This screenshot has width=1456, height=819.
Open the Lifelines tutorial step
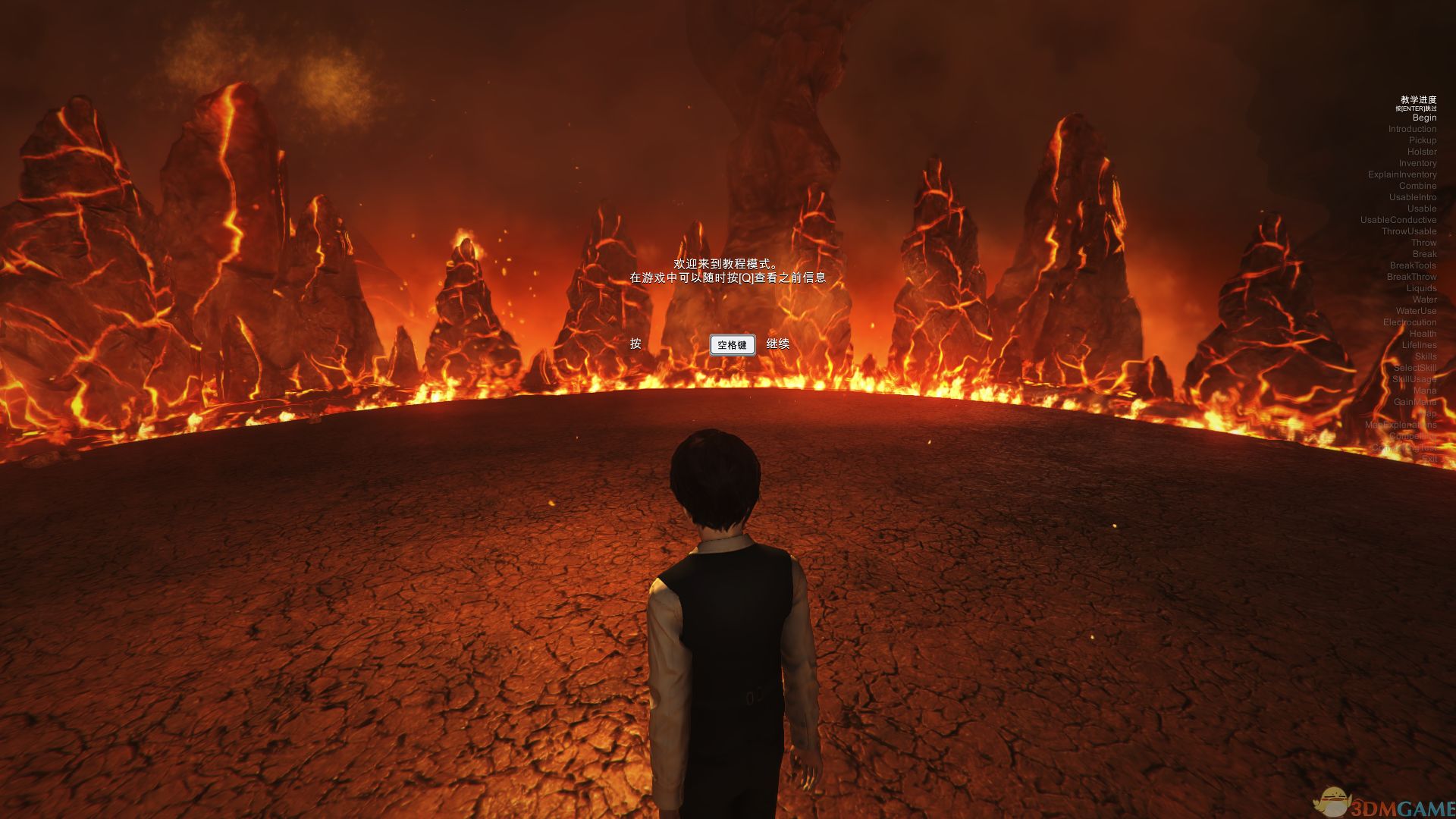point(1419,345)
